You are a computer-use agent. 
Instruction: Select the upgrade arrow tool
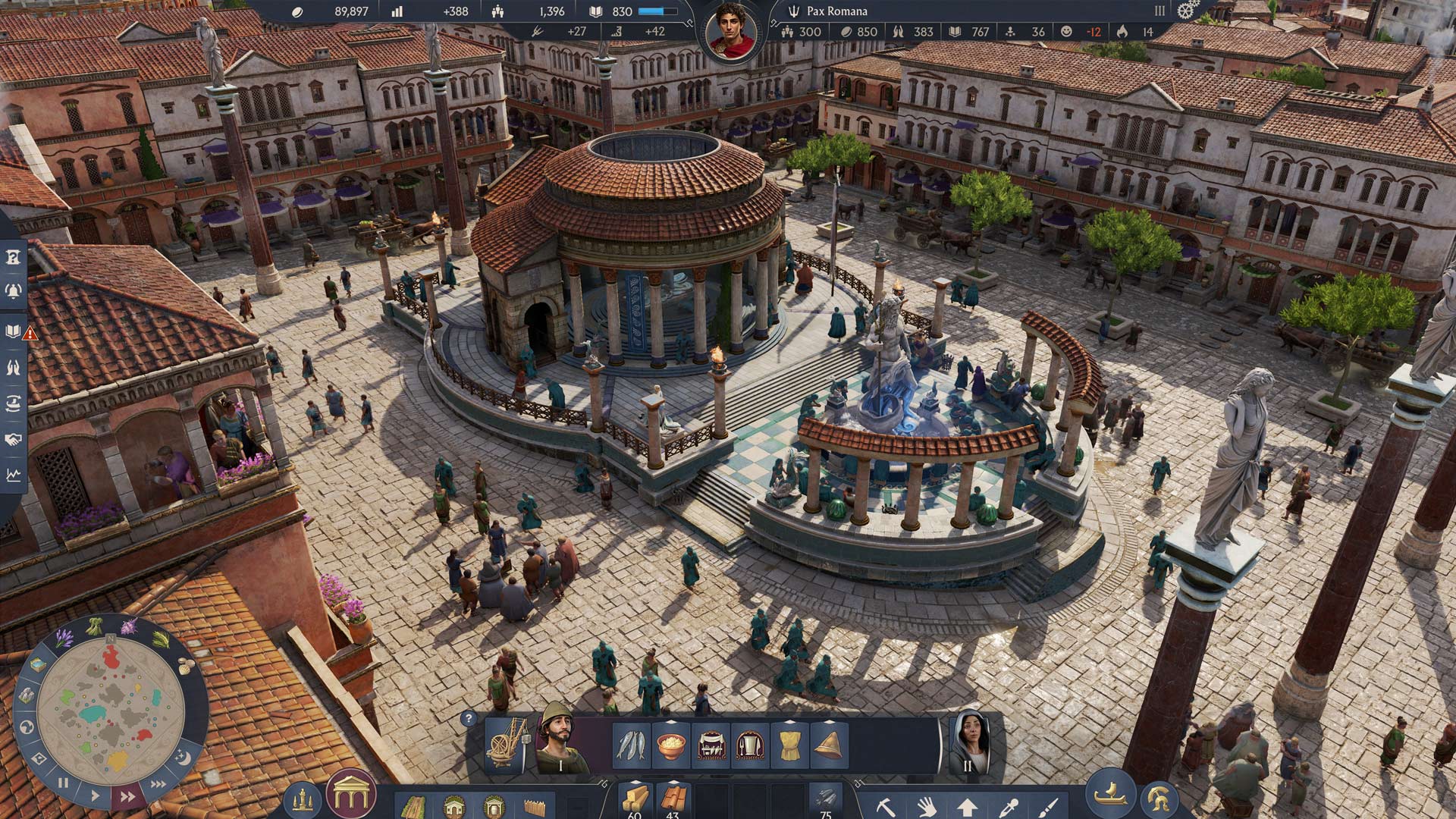click(967, 808)
